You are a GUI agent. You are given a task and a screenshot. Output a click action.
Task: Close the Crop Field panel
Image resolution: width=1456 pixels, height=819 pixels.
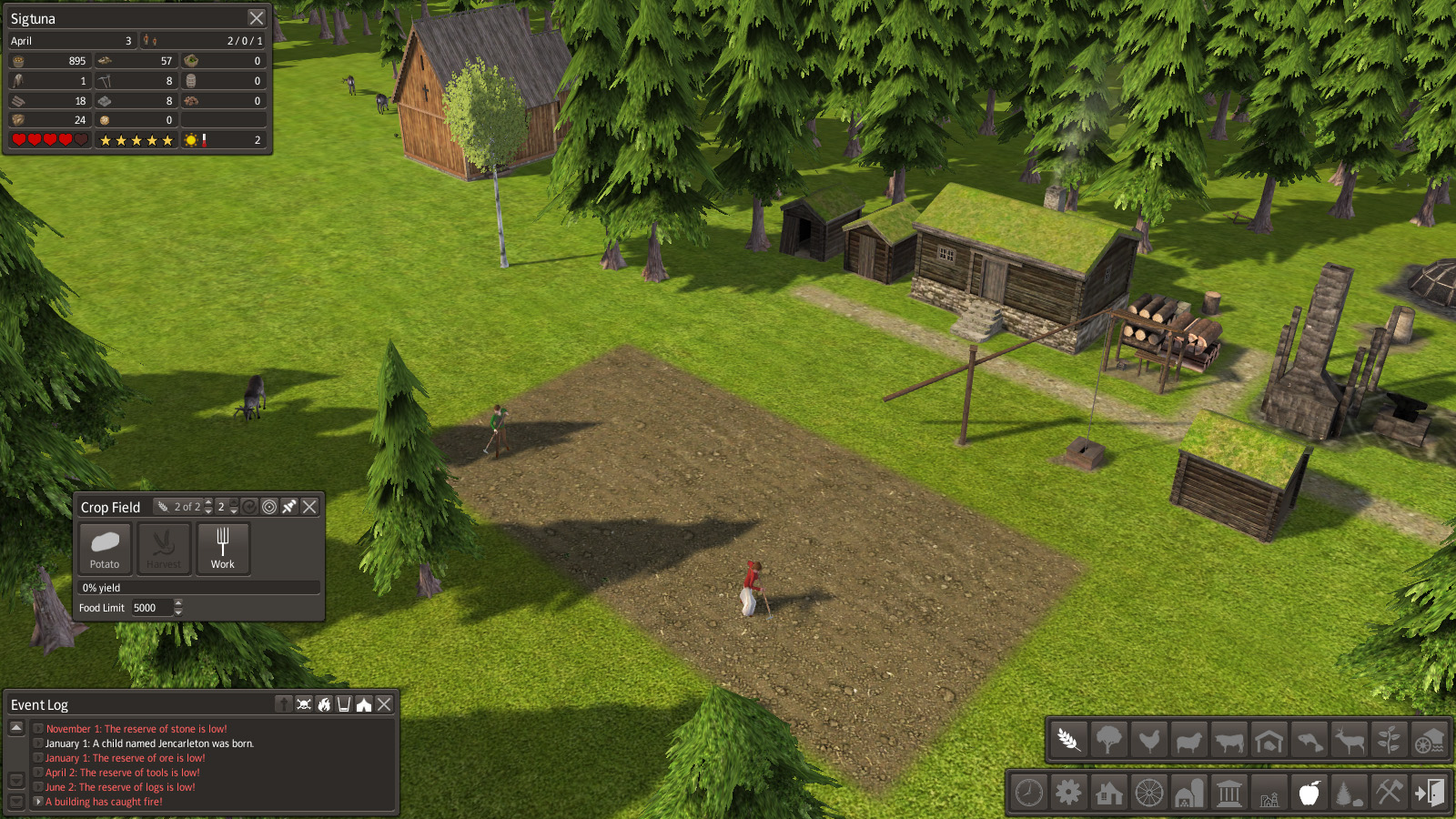pyautogui.click(x=309, y=507)
